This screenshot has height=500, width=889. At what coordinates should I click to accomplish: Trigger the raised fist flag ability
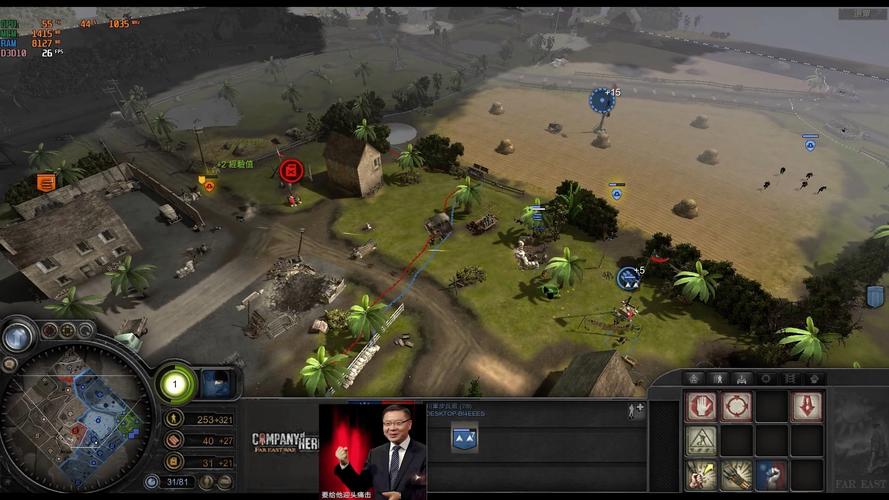click(x=771, y=475)
